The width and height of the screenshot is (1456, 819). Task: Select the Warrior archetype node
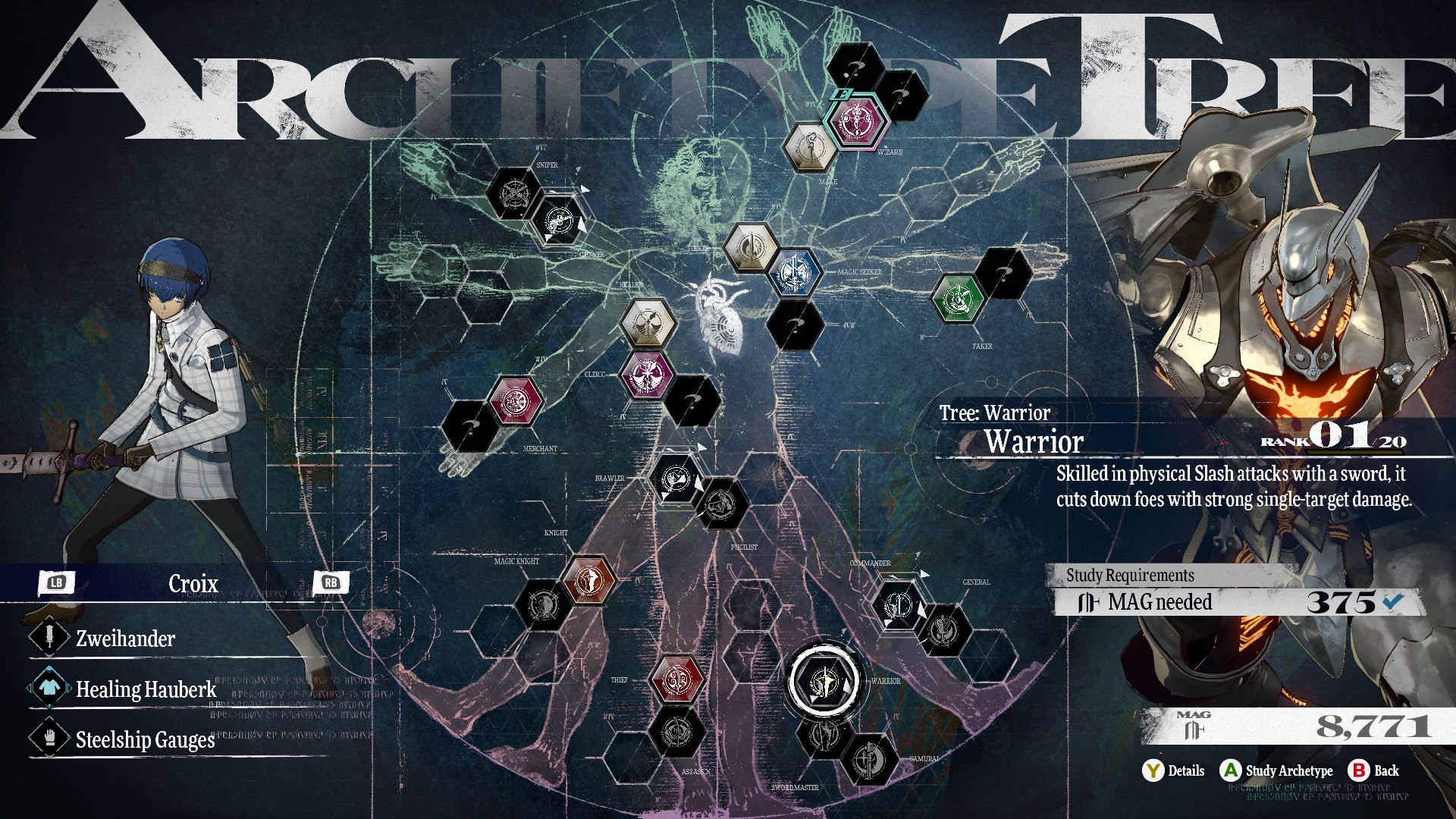pyautogui.click(x=824, y=681)
